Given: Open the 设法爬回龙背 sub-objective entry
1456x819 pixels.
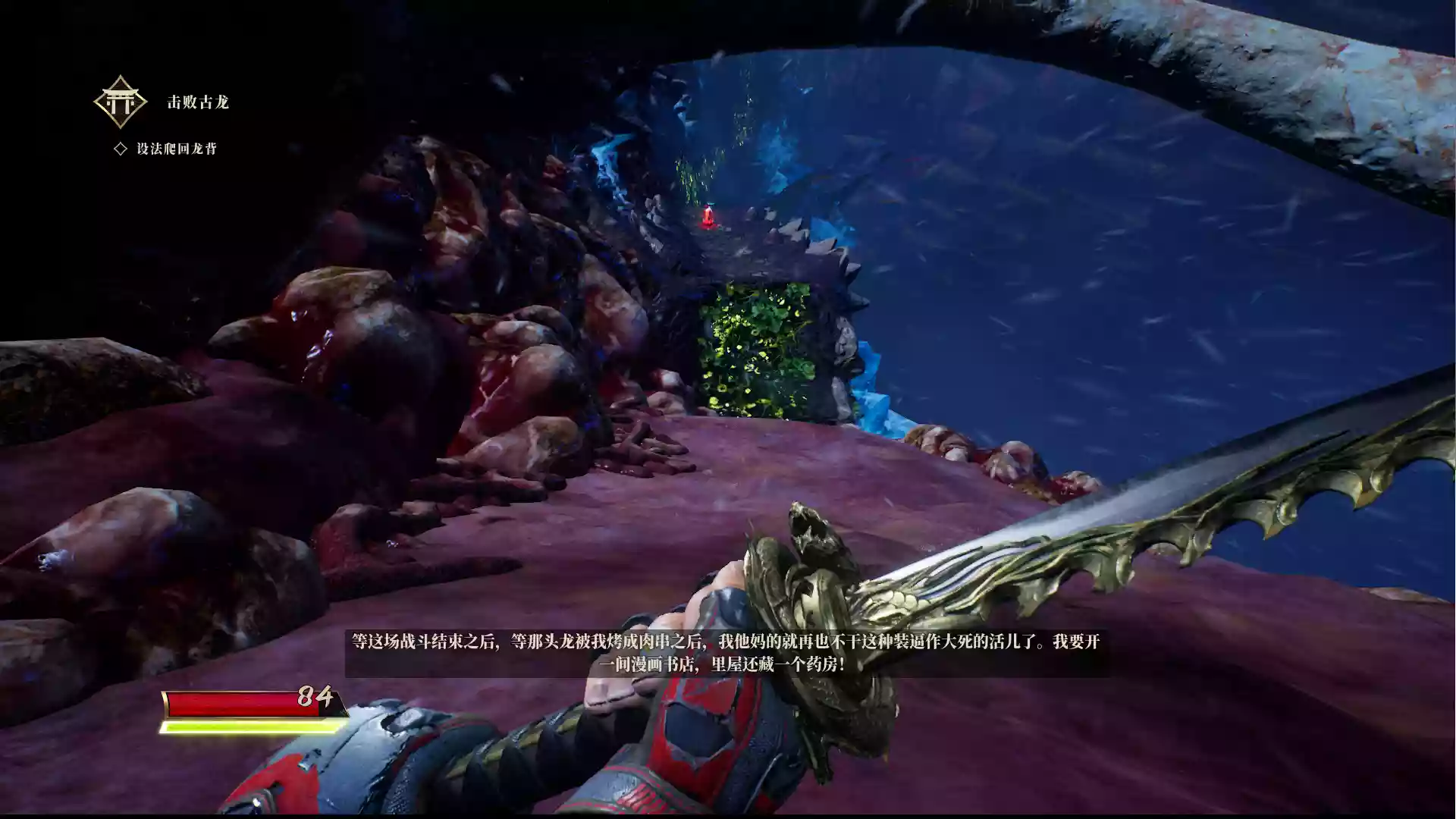Looking at the screenshot, I should [176, 149].
